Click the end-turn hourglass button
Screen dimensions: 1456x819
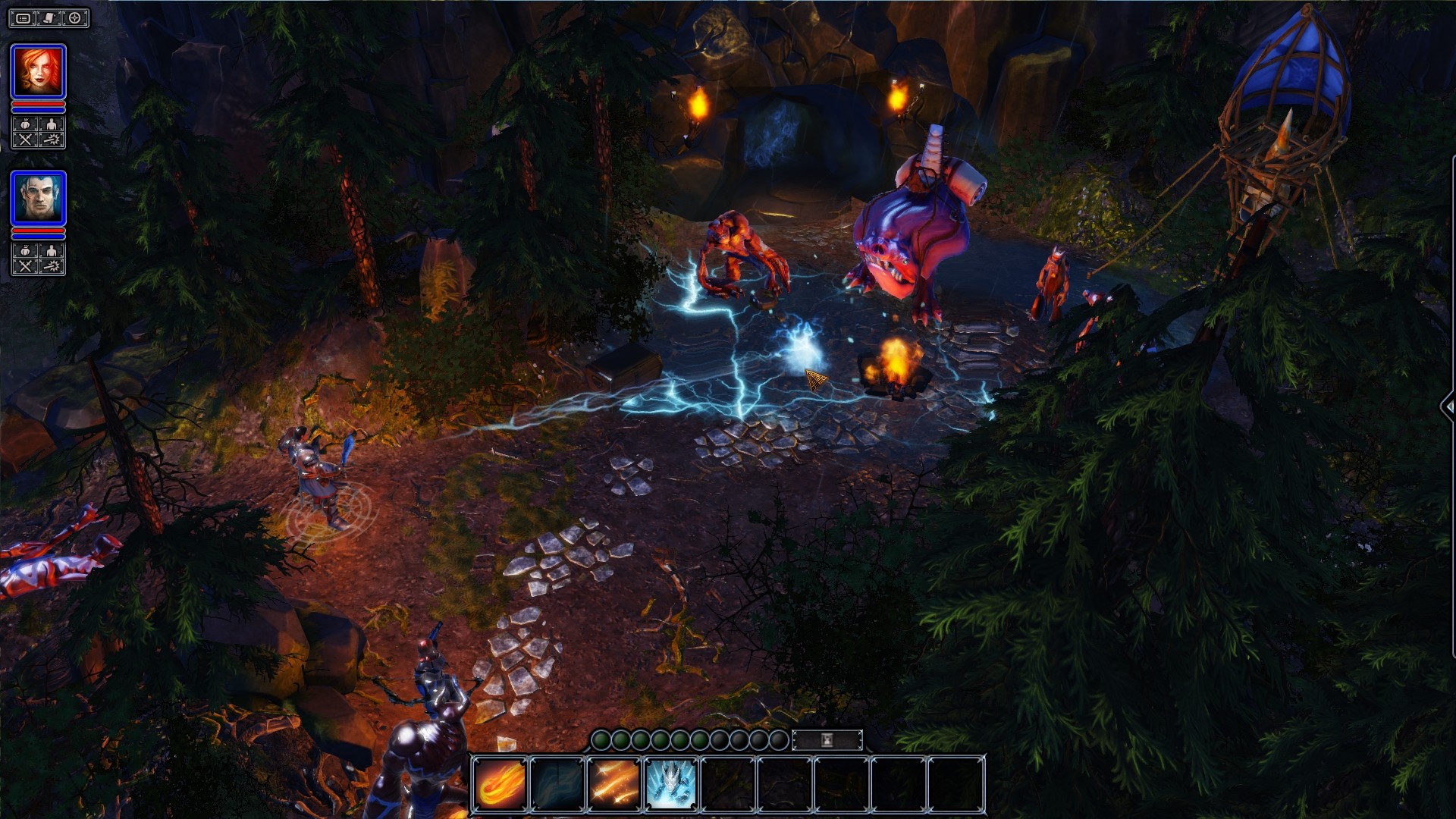click(x=826, y=740)
